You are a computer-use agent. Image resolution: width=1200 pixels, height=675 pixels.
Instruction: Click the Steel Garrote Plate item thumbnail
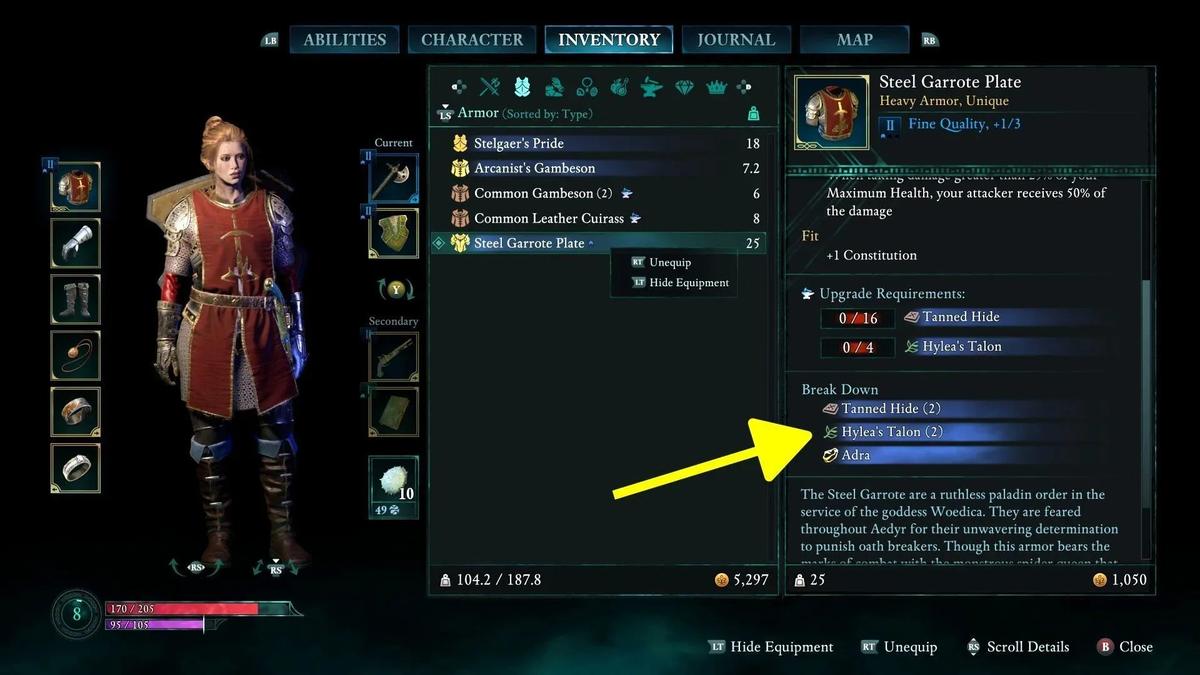(x=831, y=111)
